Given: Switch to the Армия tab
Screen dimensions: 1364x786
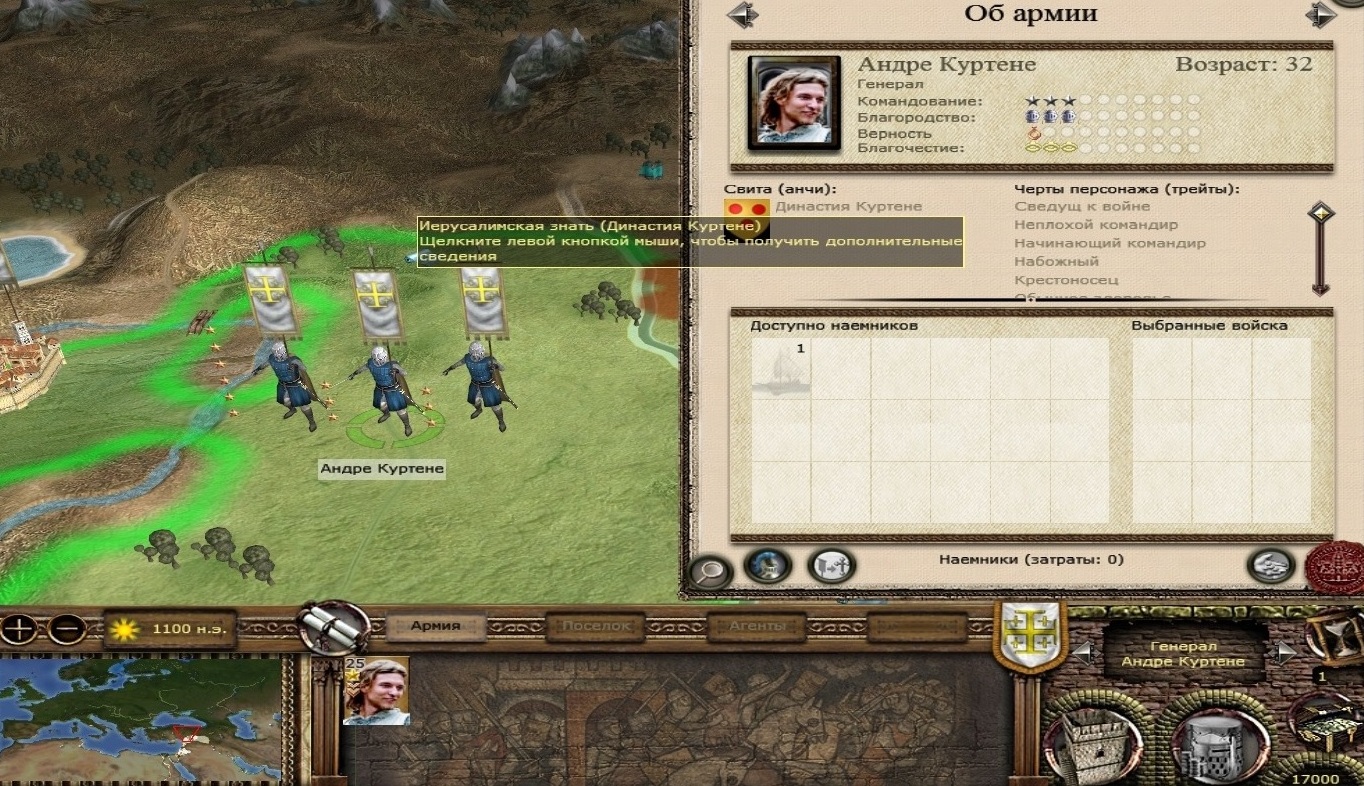Looking at the screenshot, I should [436, 626].
